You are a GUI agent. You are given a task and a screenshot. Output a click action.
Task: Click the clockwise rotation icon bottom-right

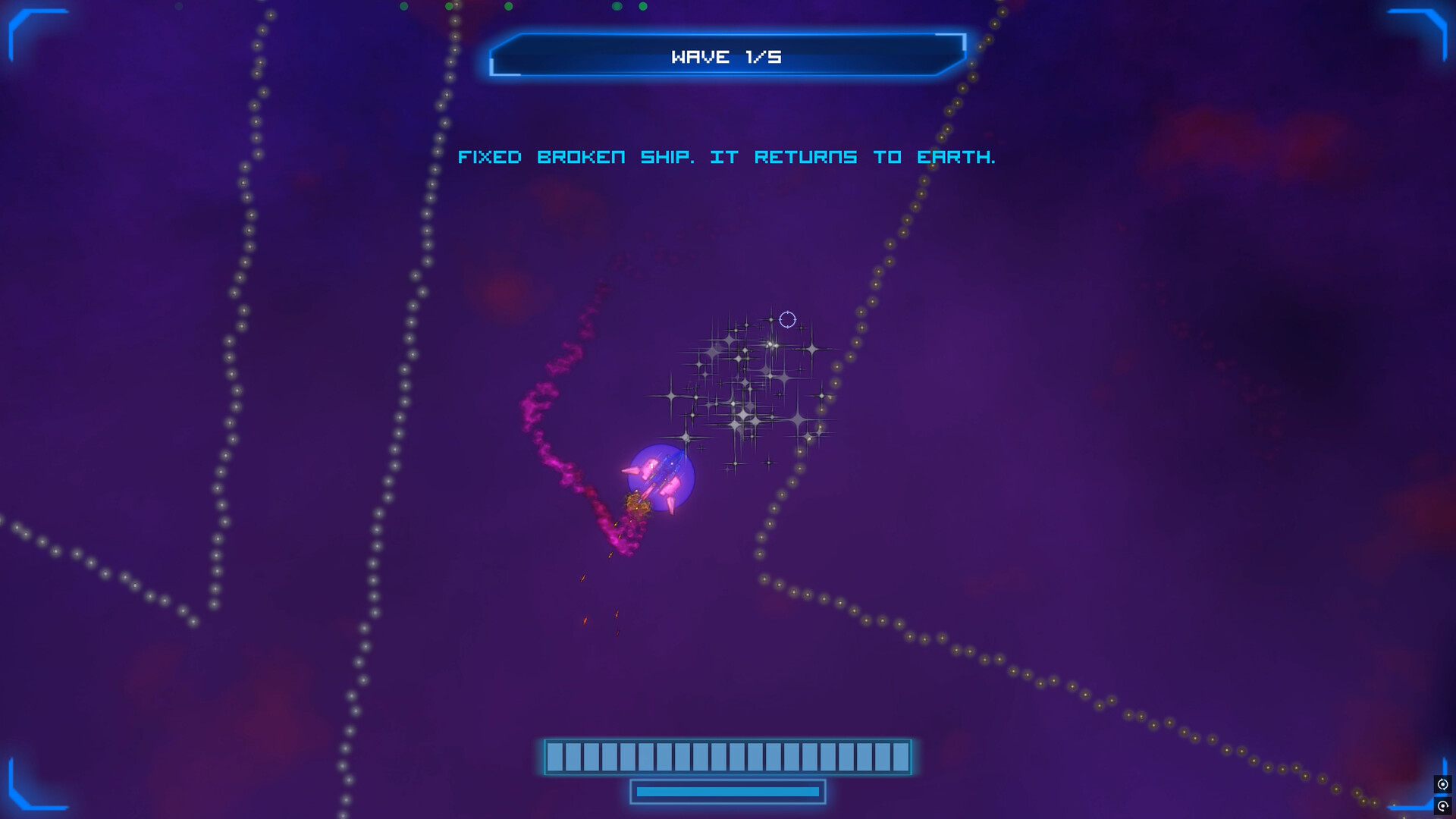click(x=1443, y=806)
